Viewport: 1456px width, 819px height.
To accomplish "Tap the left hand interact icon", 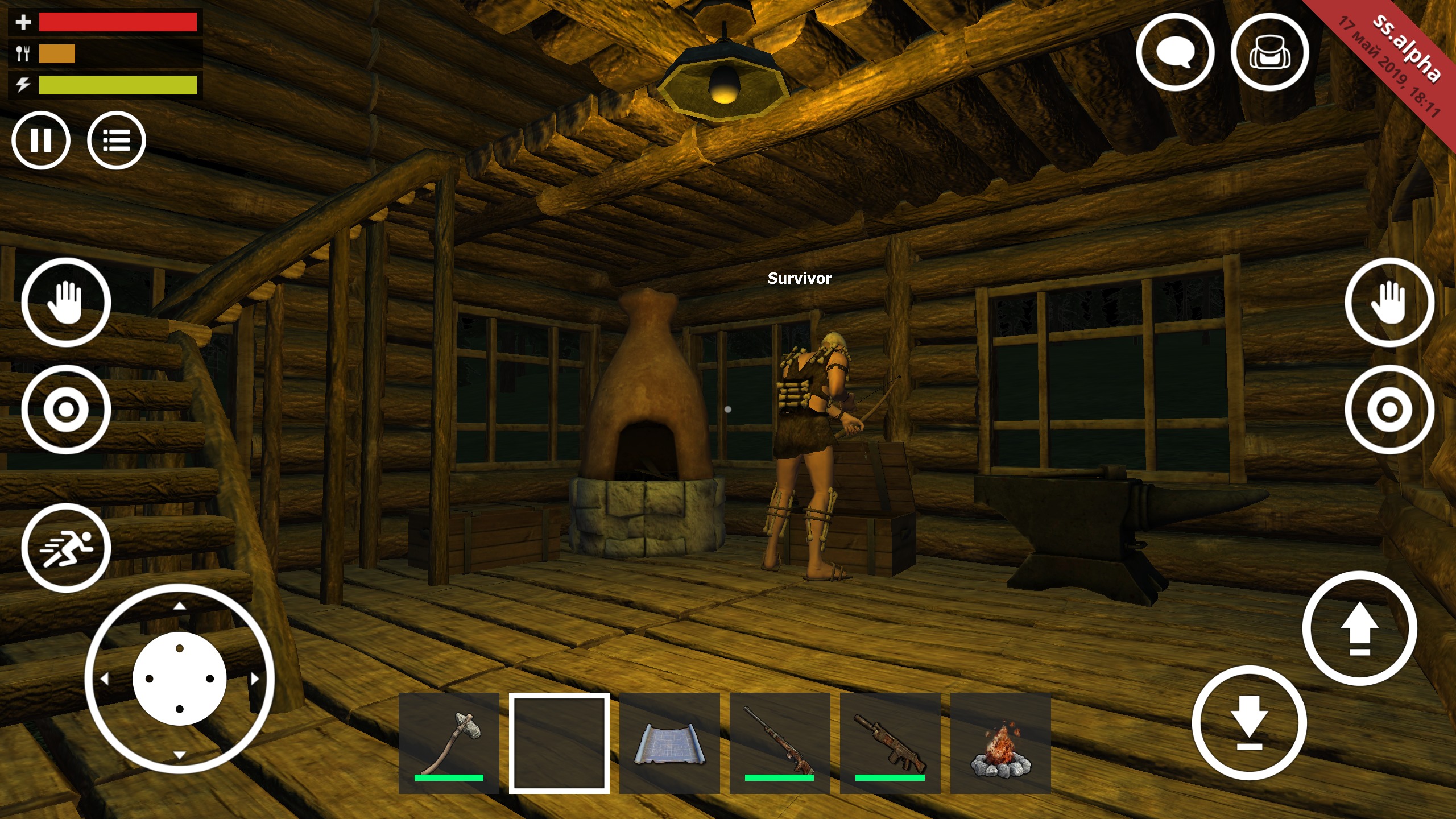I will tap(67, 302).
